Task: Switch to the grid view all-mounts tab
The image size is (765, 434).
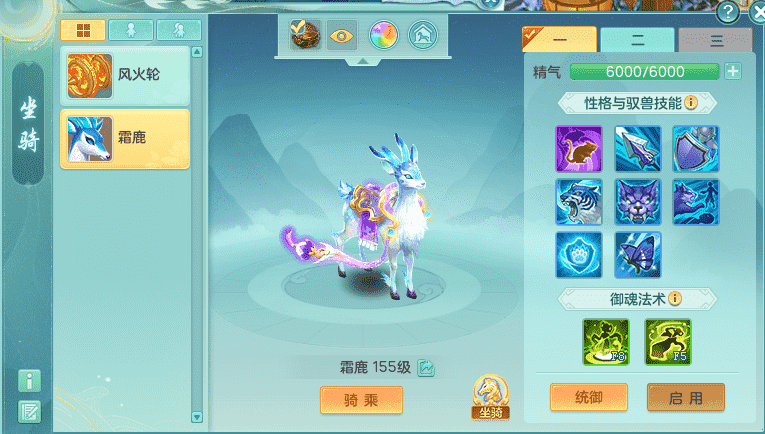Action: point(82,30)
